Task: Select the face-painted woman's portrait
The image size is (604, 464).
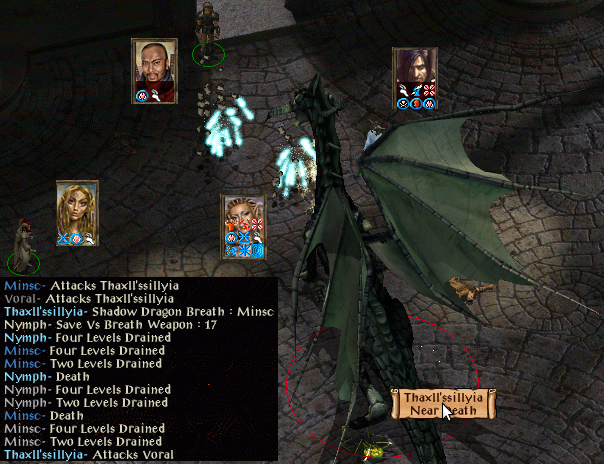Action: tap(243, 219)
